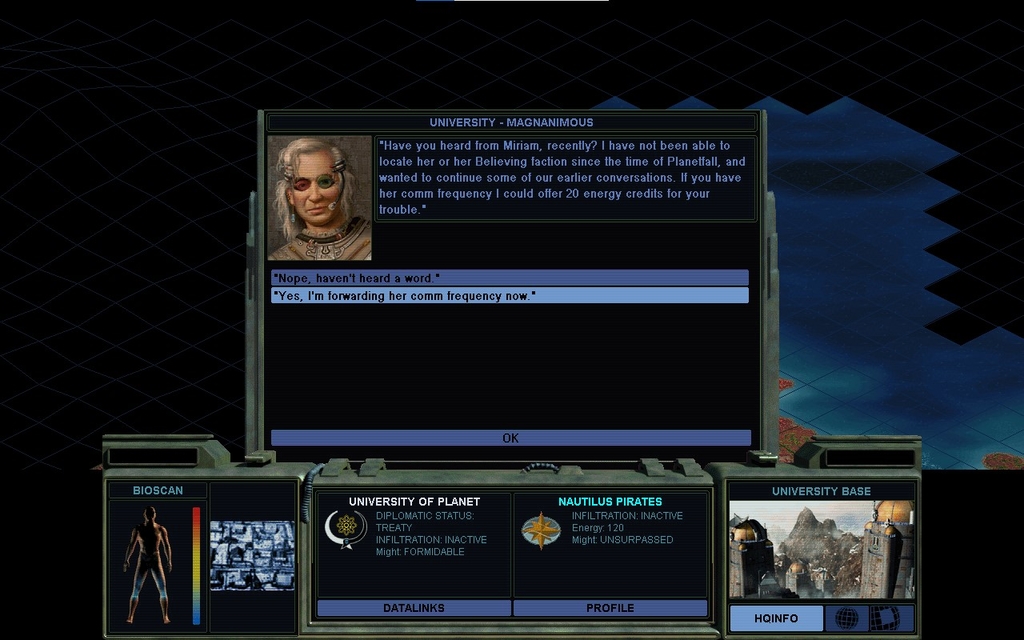Click the University of Planet faction emblem
This screenshot has width=1024, height=640.
pyautogui.click(x=346, y=528)
